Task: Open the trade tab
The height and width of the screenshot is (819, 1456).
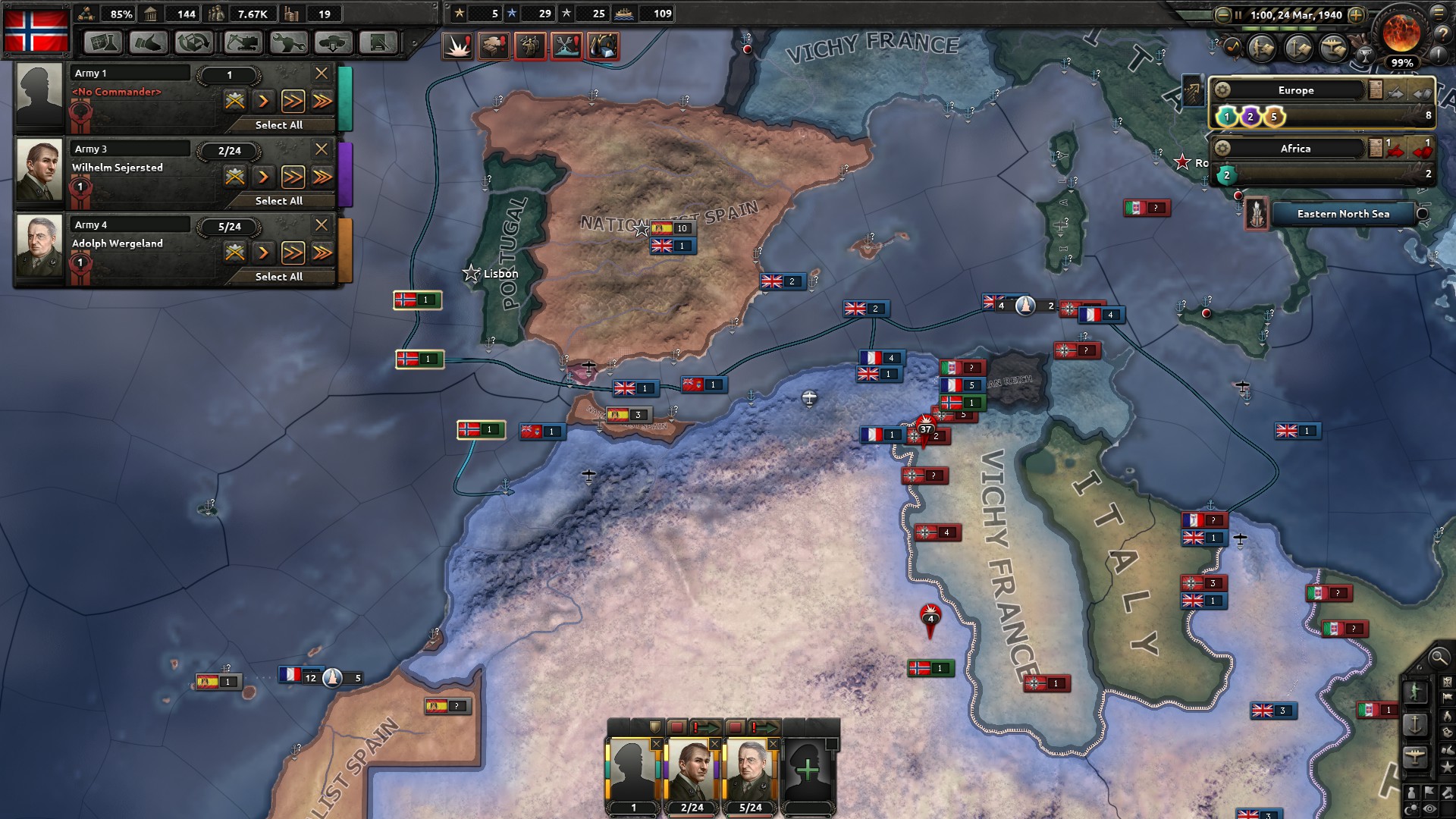Action: coord(194,43)
